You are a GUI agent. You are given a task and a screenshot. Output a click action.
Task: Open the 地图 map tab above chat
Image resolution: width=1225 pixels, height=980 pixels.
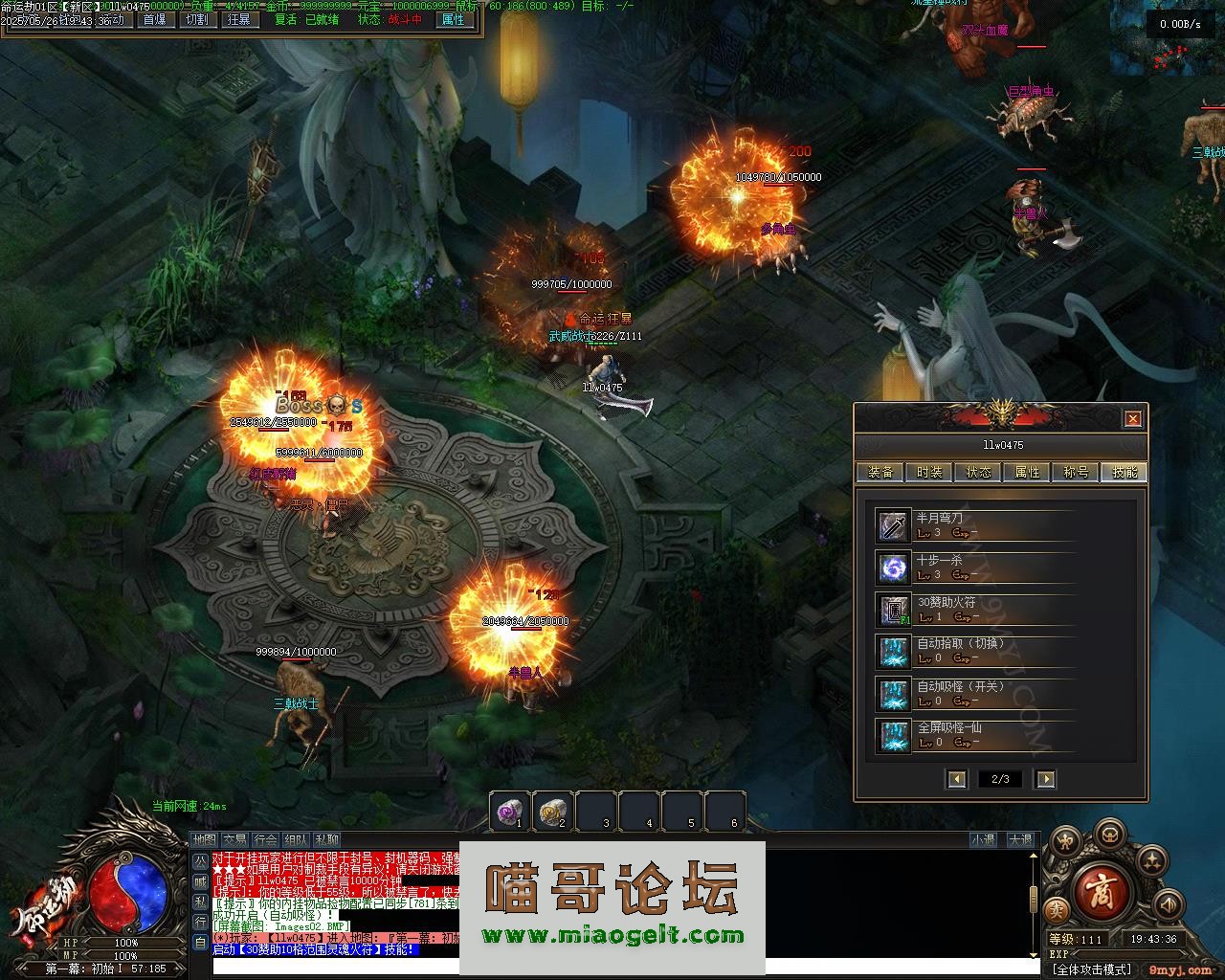click(204, 840)
